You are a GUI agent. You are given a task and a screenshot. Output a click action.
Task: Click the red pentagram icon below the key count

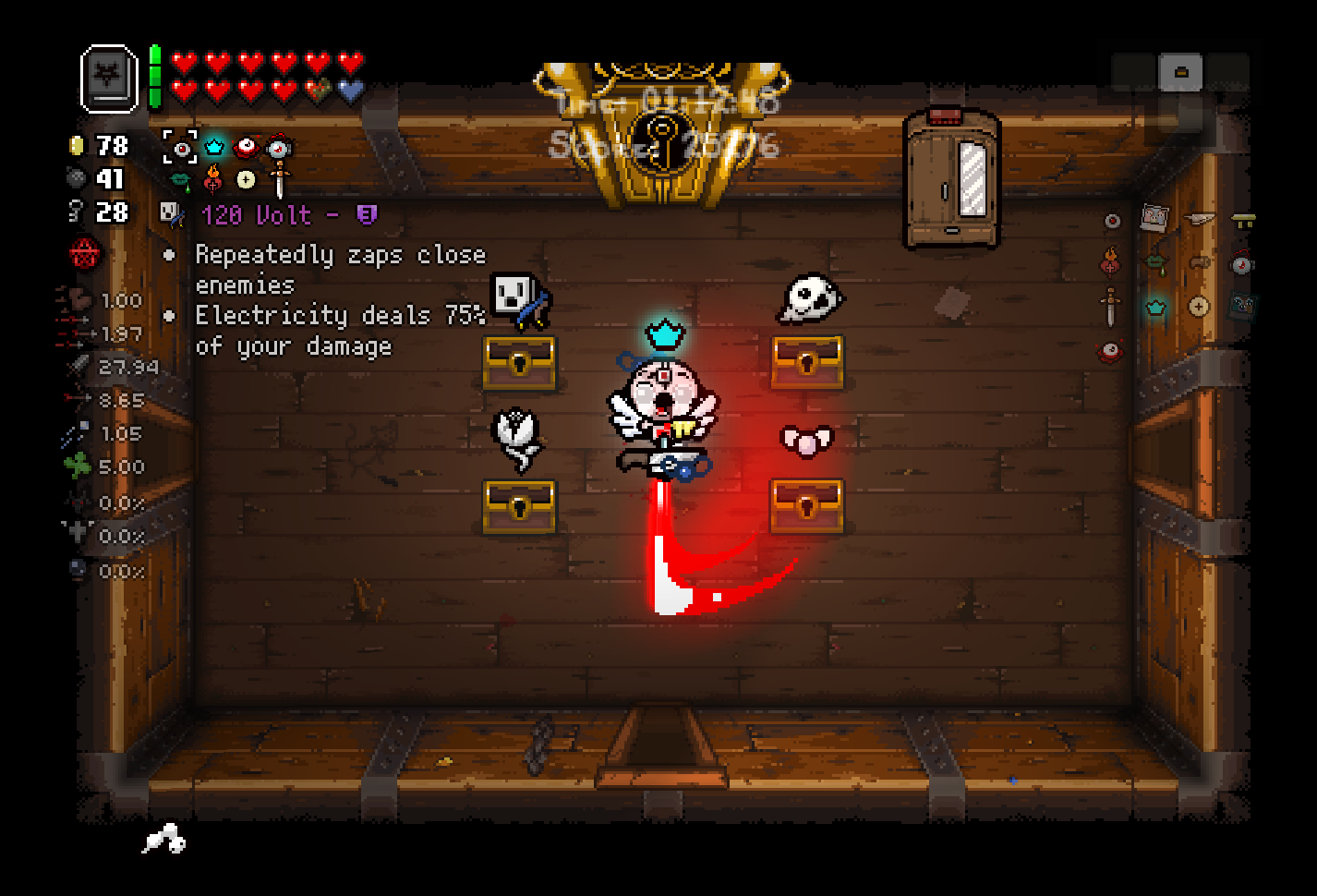(85, 253)
